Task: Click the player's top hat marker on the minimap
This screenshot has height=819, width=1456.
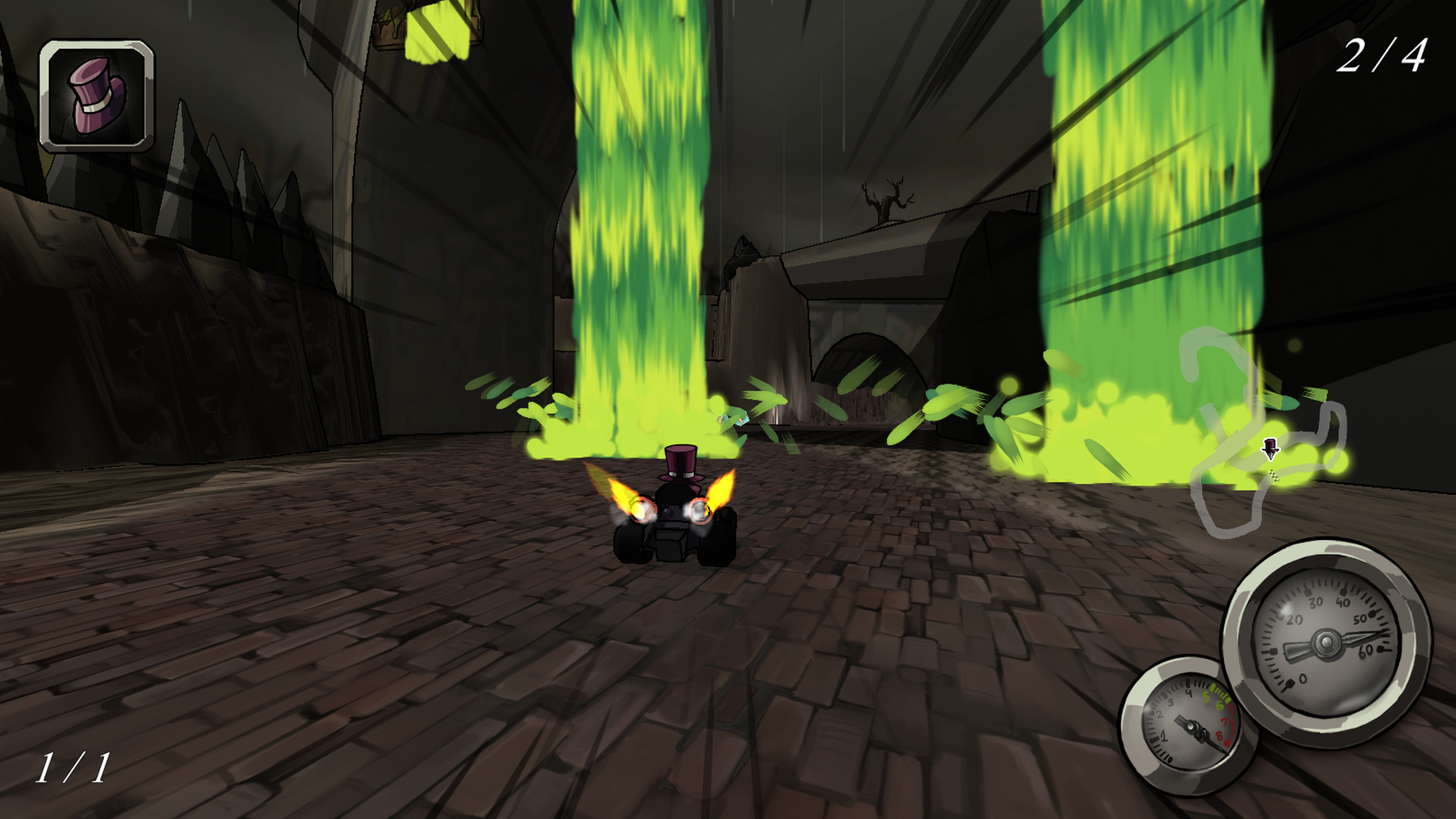Action: click(x=1272, y=447)
